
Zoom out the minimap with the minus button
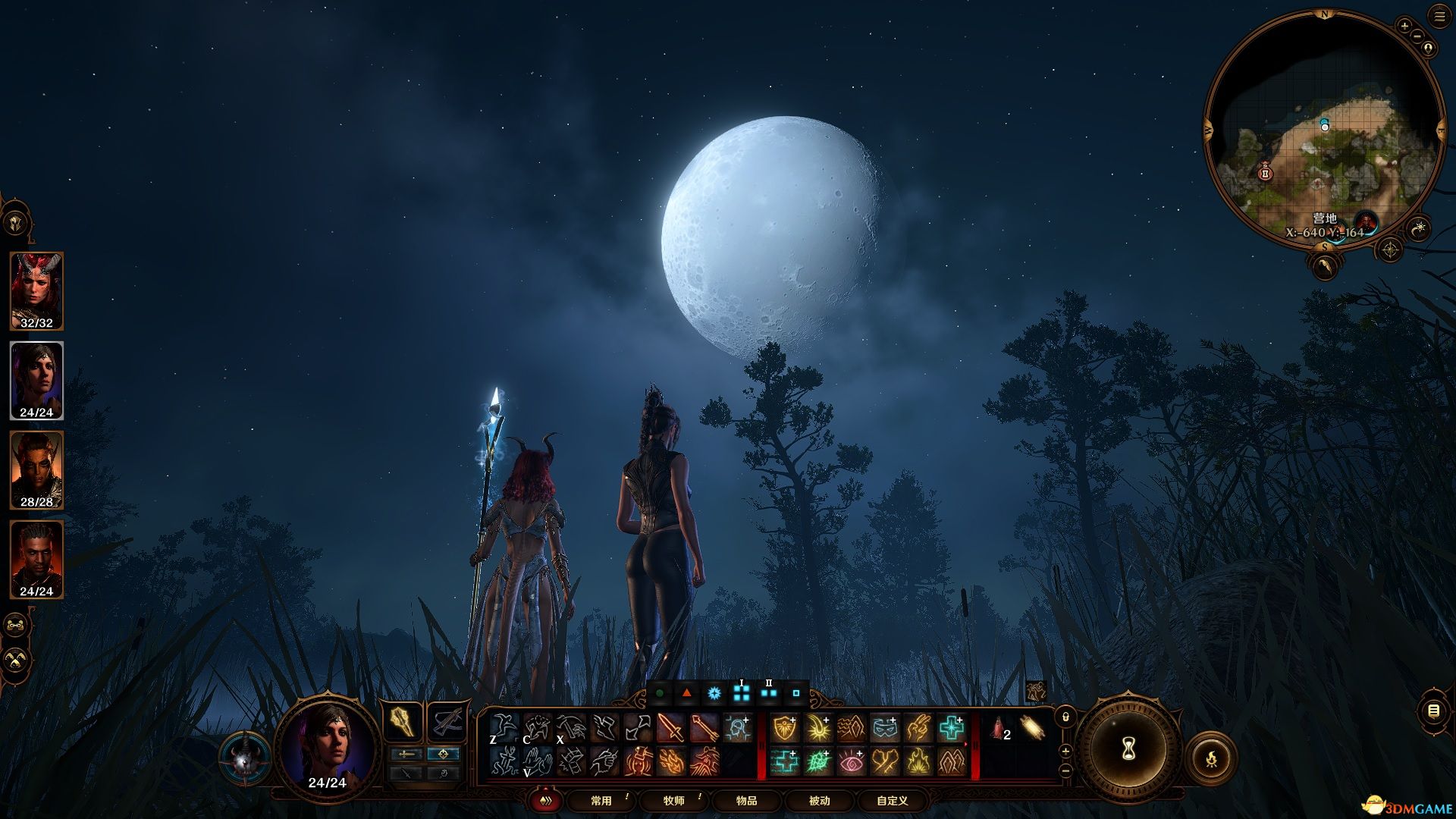tap(1415, 36)
